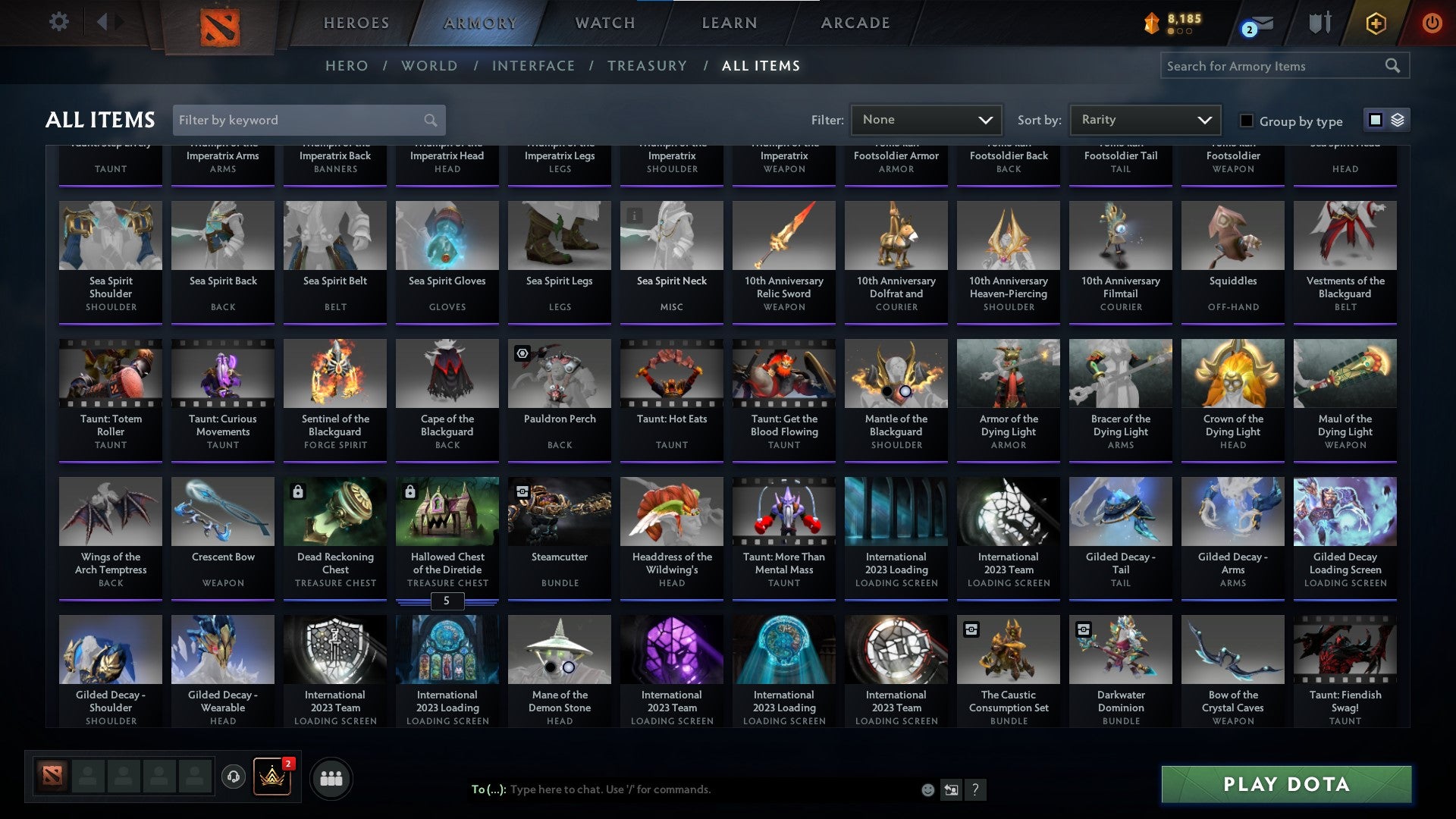The image size is (1456, 819).
Task: Open the Filter None dropdown
Action: pyautogui.click(x=926, y=120)
